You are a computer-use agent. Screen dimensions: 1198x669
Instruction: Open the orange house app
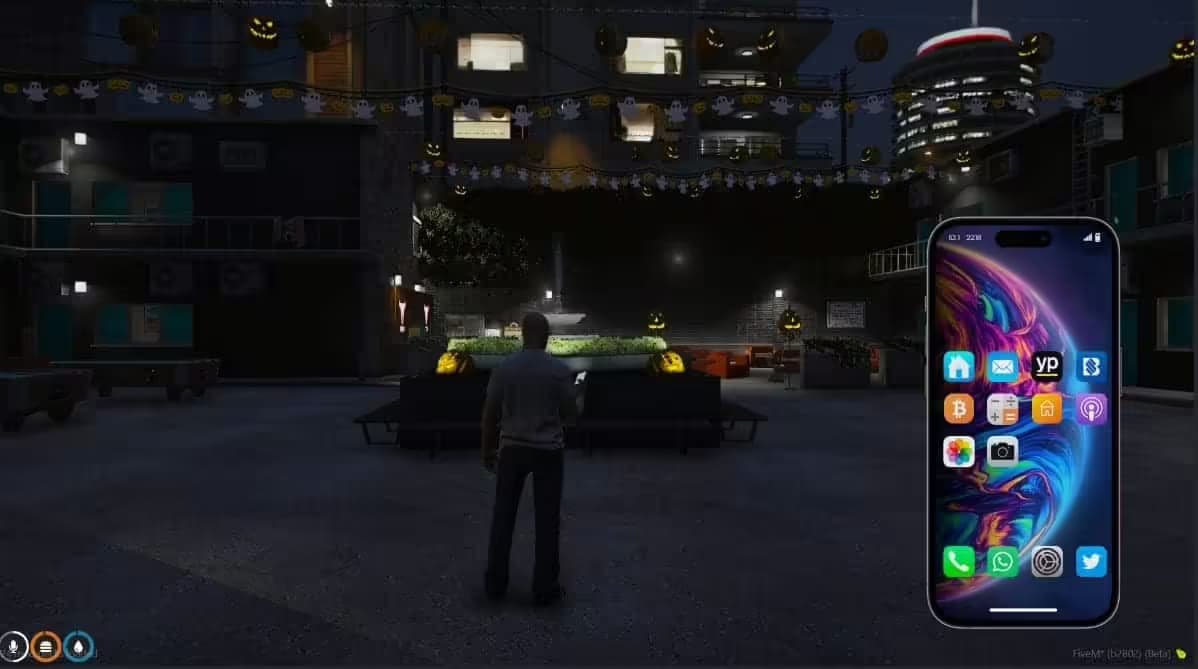tap(1047, 409)
